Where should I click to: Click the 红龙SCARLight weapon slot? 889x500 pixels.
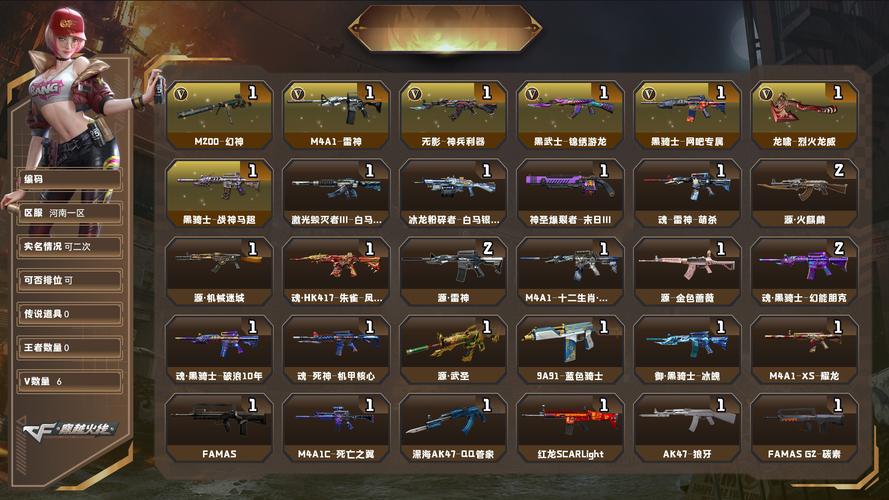coord(570,424)
